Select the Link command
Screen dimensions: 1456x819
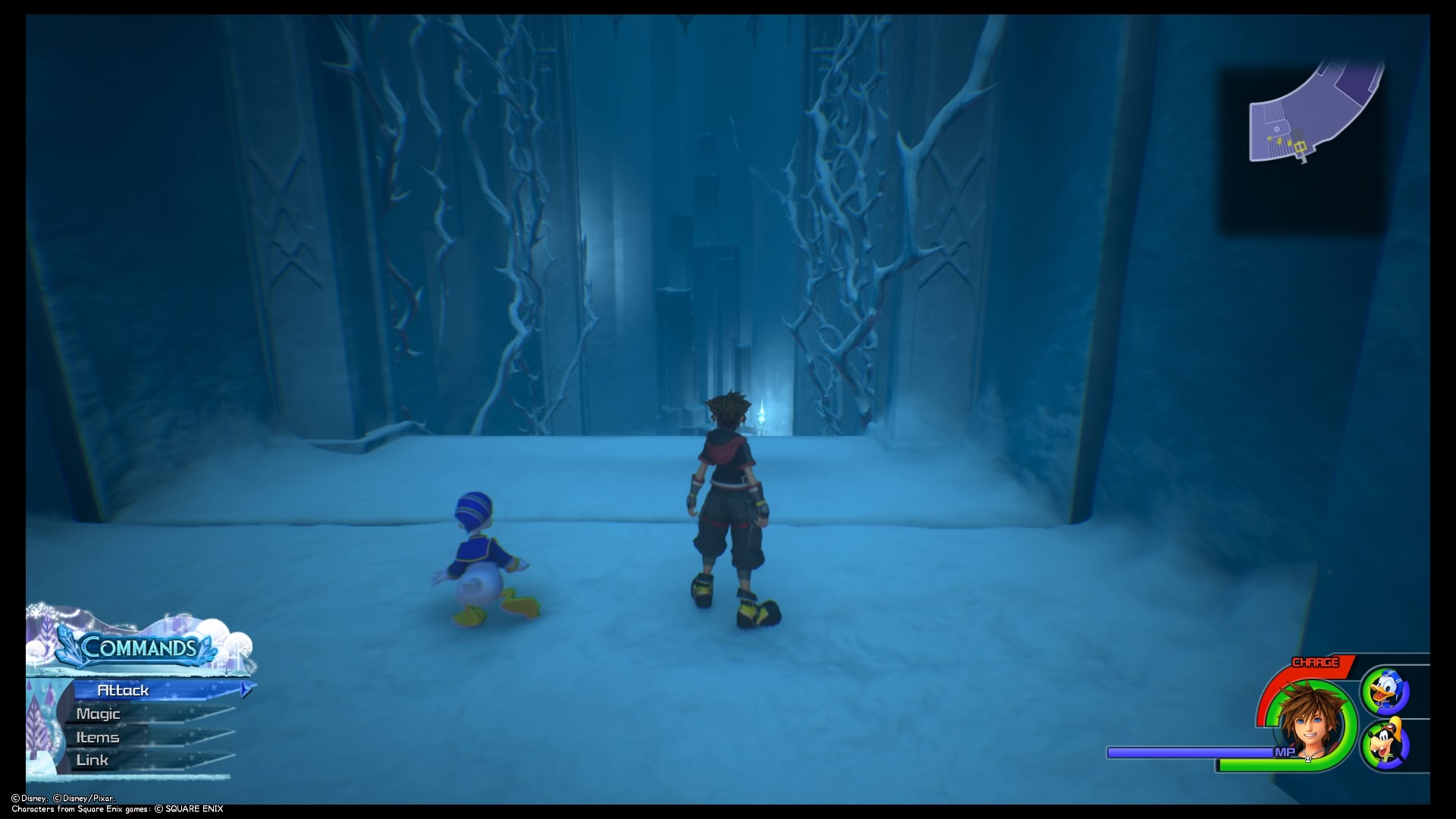pyautogui.click(x=92, y=759)
